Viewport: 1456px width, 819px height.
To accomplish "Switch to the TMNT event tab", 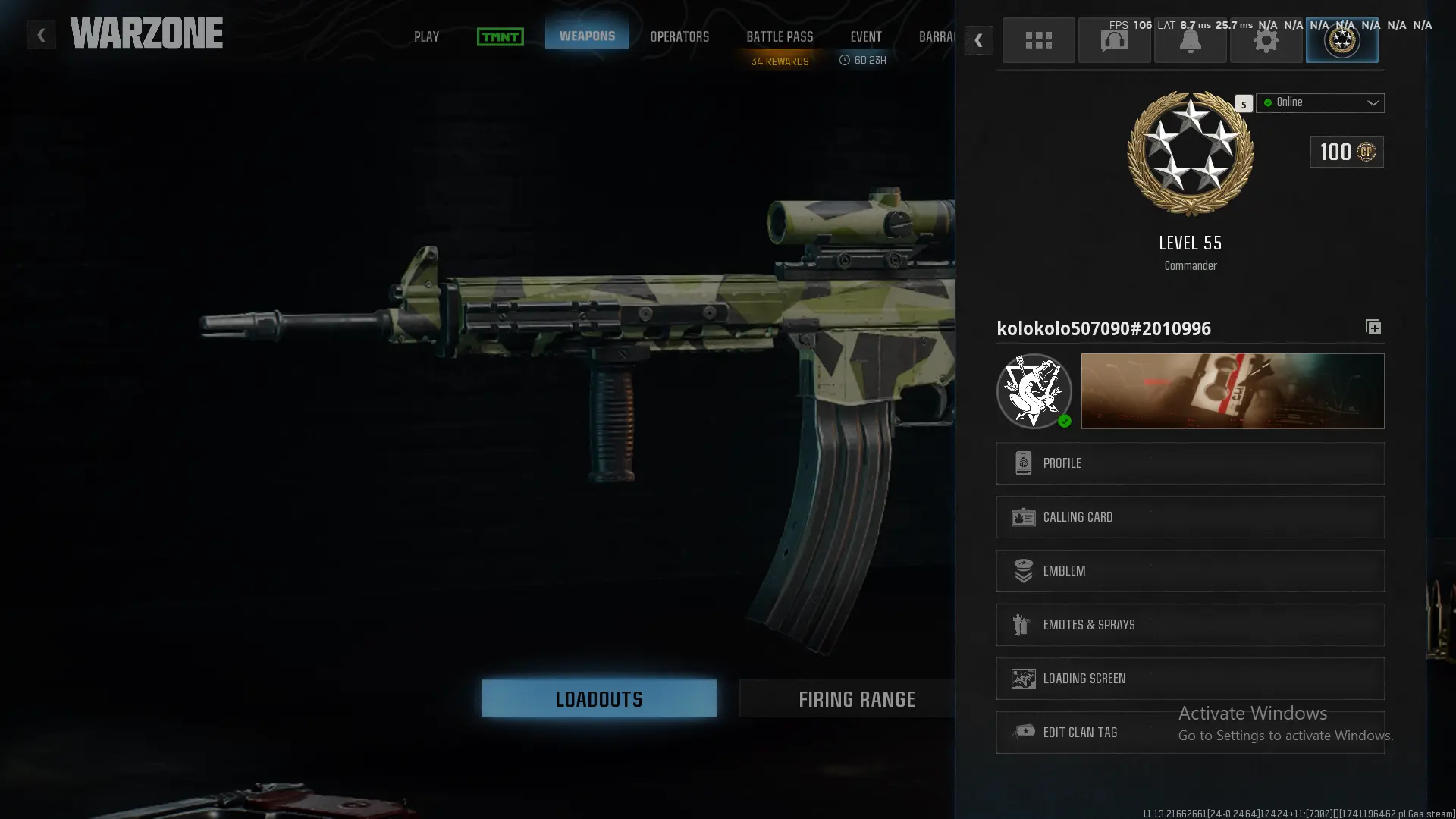I will coord(500,36).
